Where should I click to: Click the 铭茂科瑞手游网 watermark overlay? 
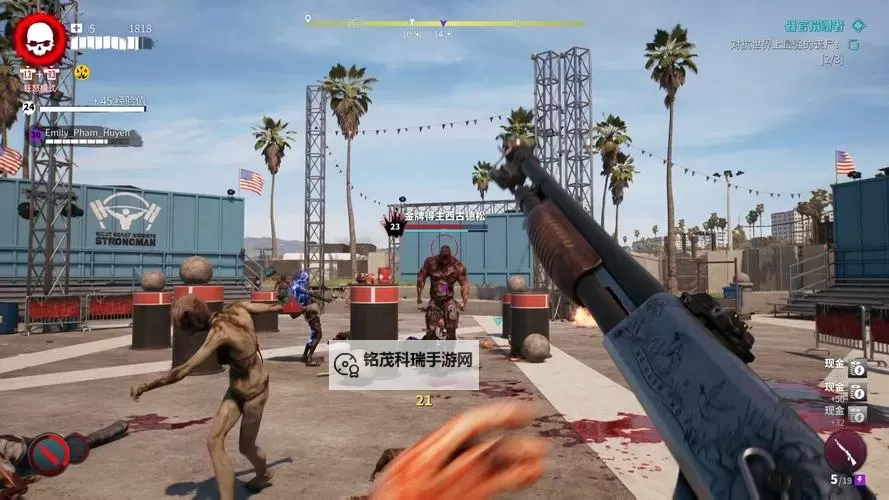pos(404,365)
